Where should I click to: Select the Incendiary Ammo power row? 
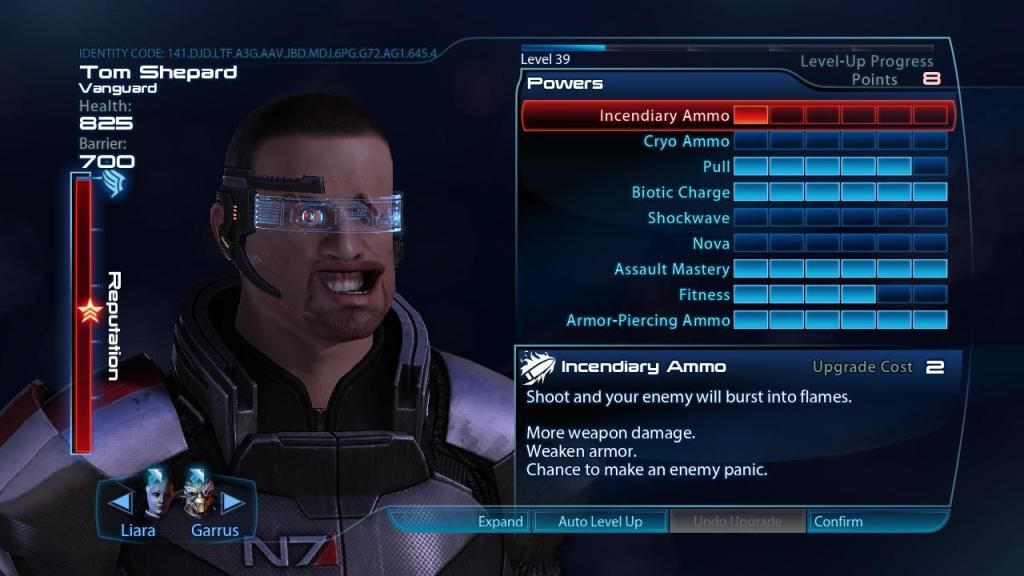pos(664,116)
